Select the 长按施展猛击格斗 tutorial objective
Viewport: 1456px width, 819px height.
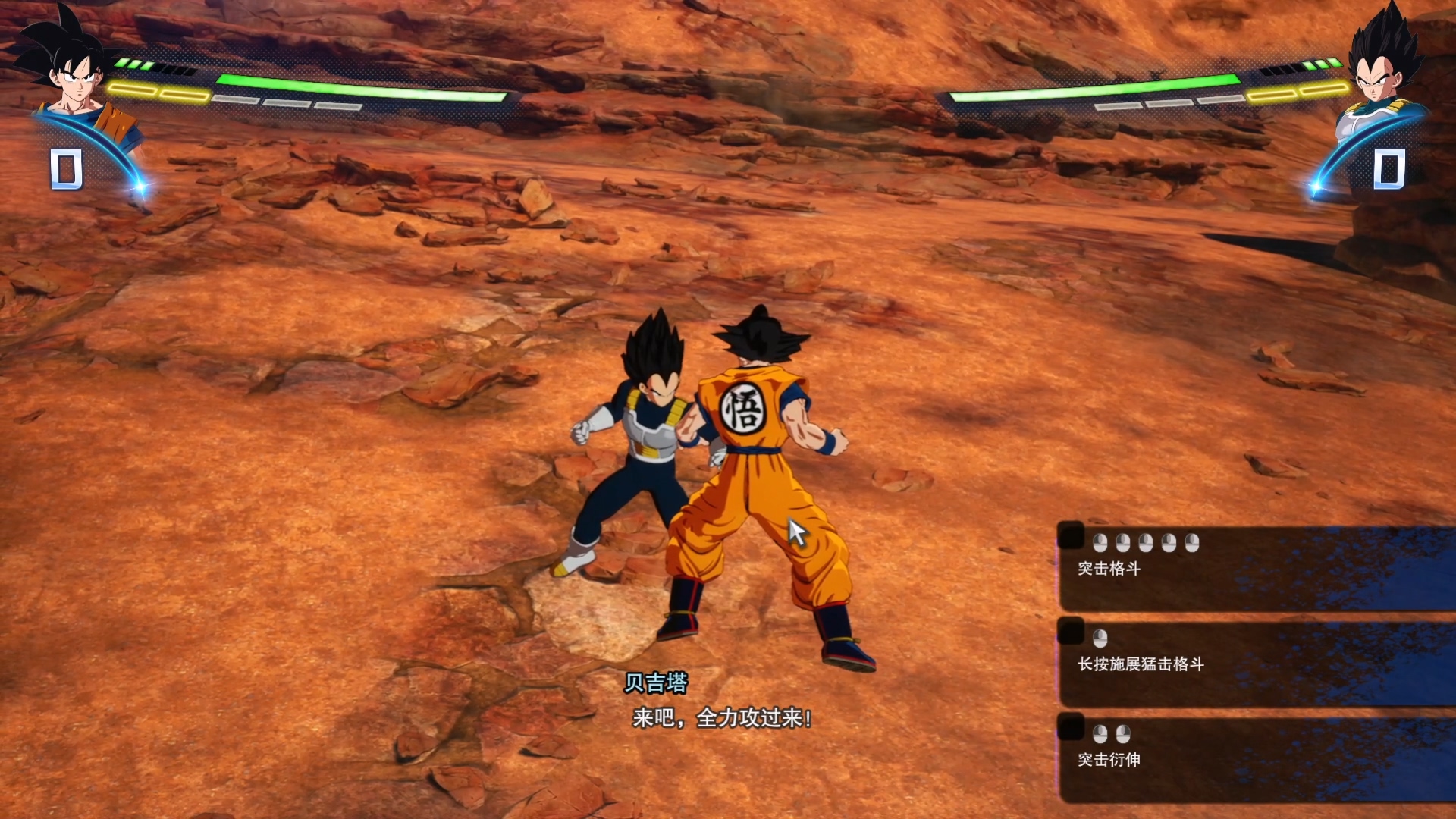point(1140,664)
